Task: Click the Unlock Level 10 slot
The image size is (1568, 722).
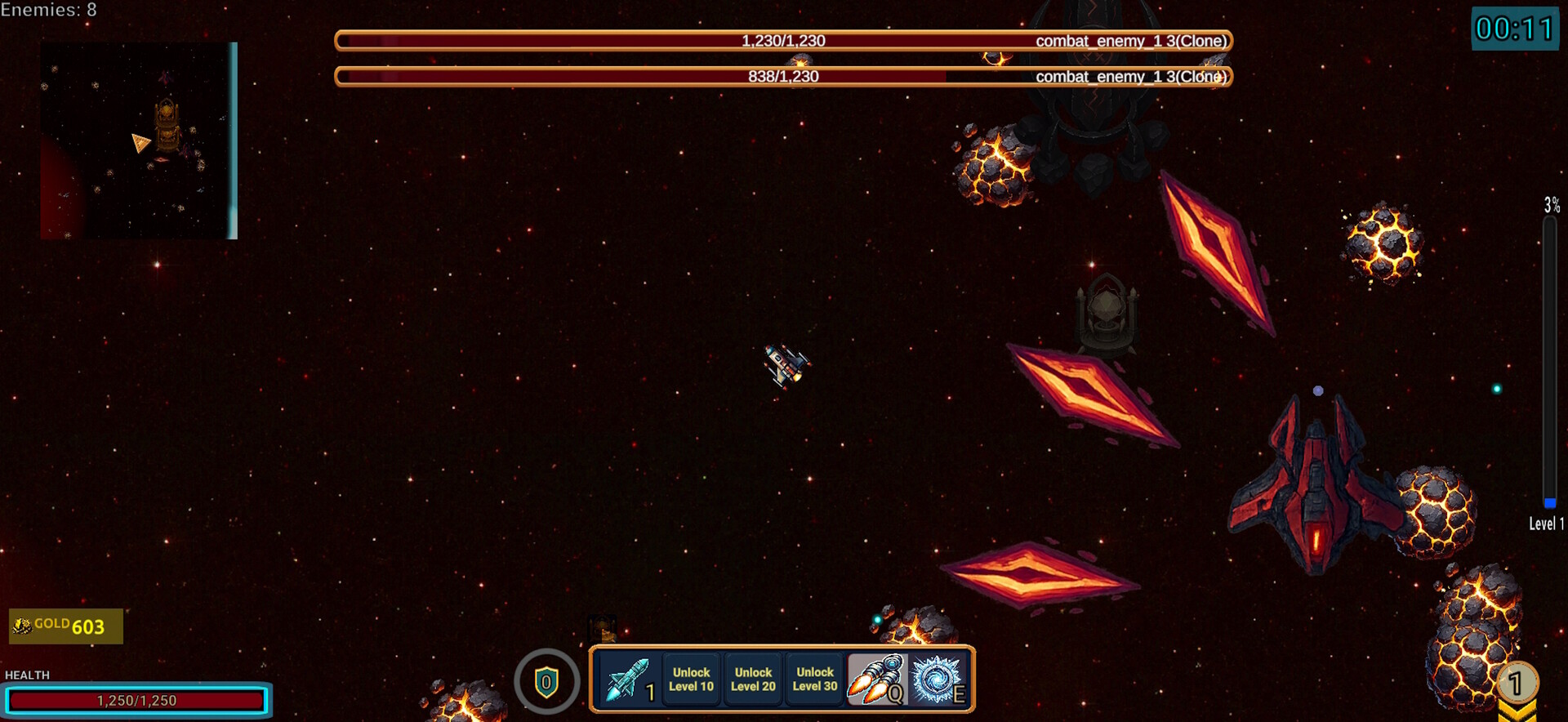Action: click(691, 679)
